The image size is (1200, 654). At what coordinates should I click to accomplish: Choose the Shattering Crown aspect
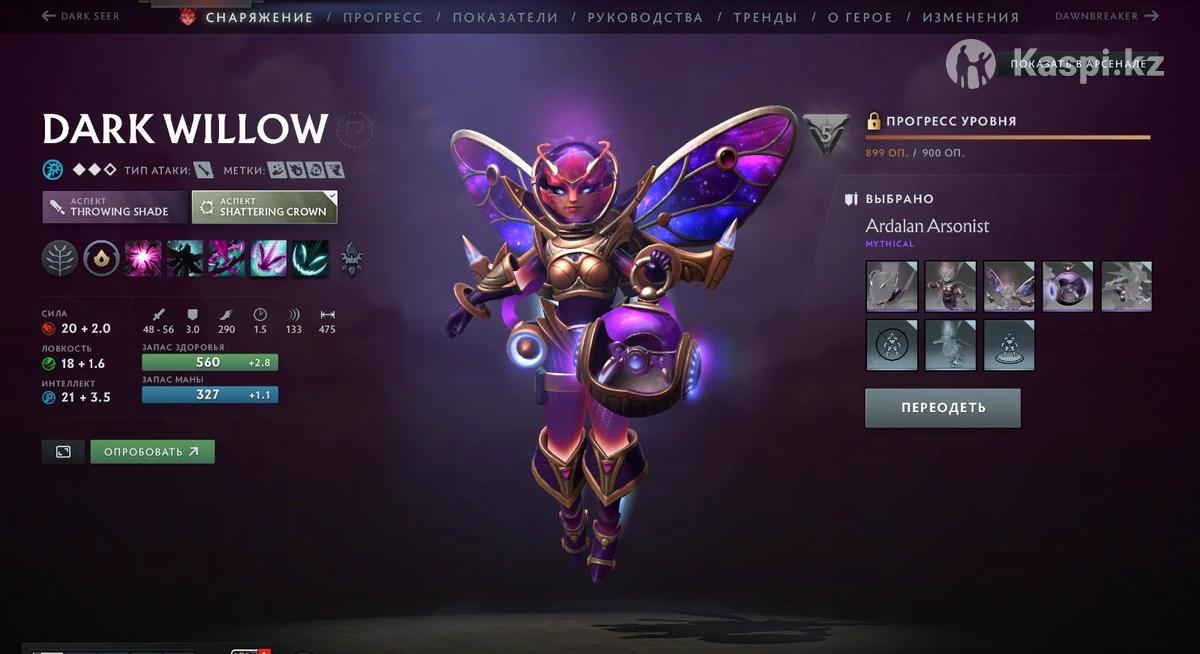click(x=265, y=207)
